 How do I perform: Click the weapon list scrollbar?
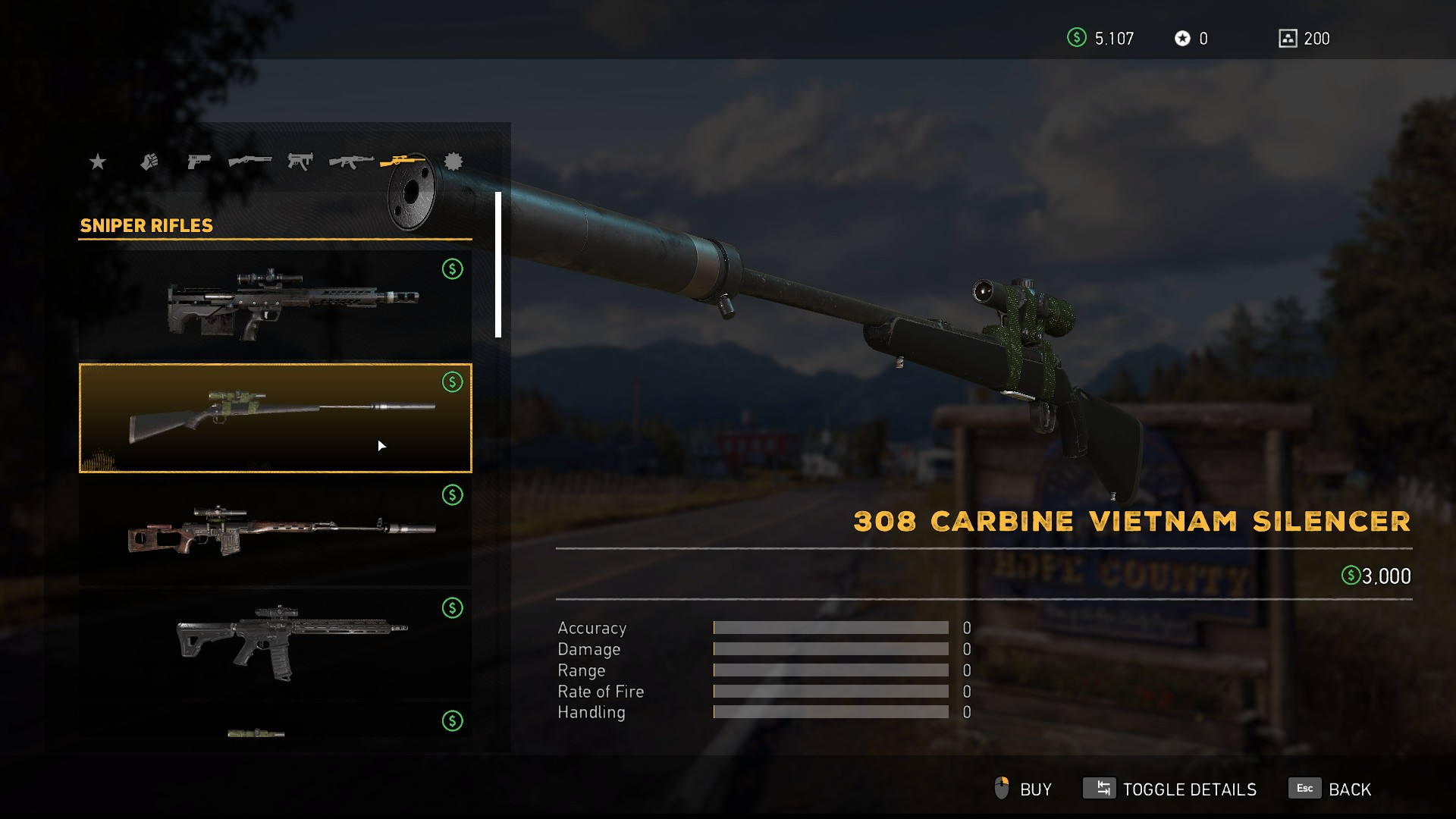pos(498,265)
